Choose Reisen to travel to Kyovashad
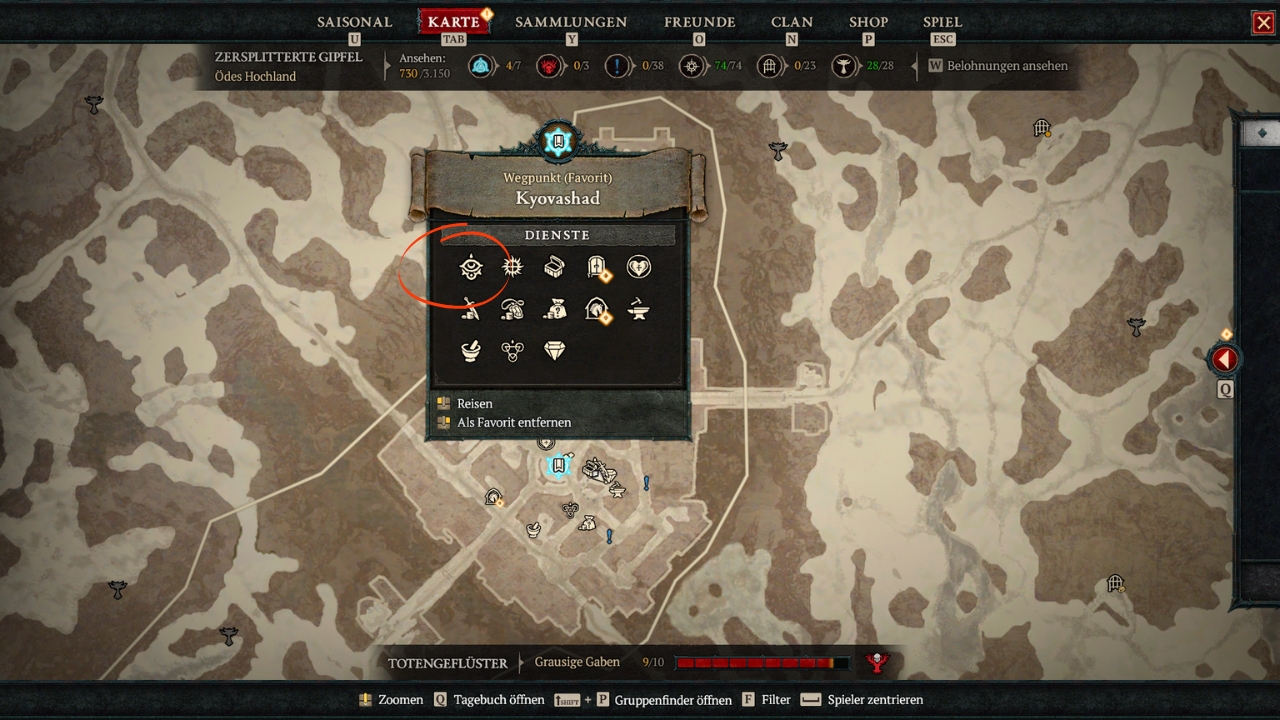The image size is (1280, 720). [x=474, y=403]
